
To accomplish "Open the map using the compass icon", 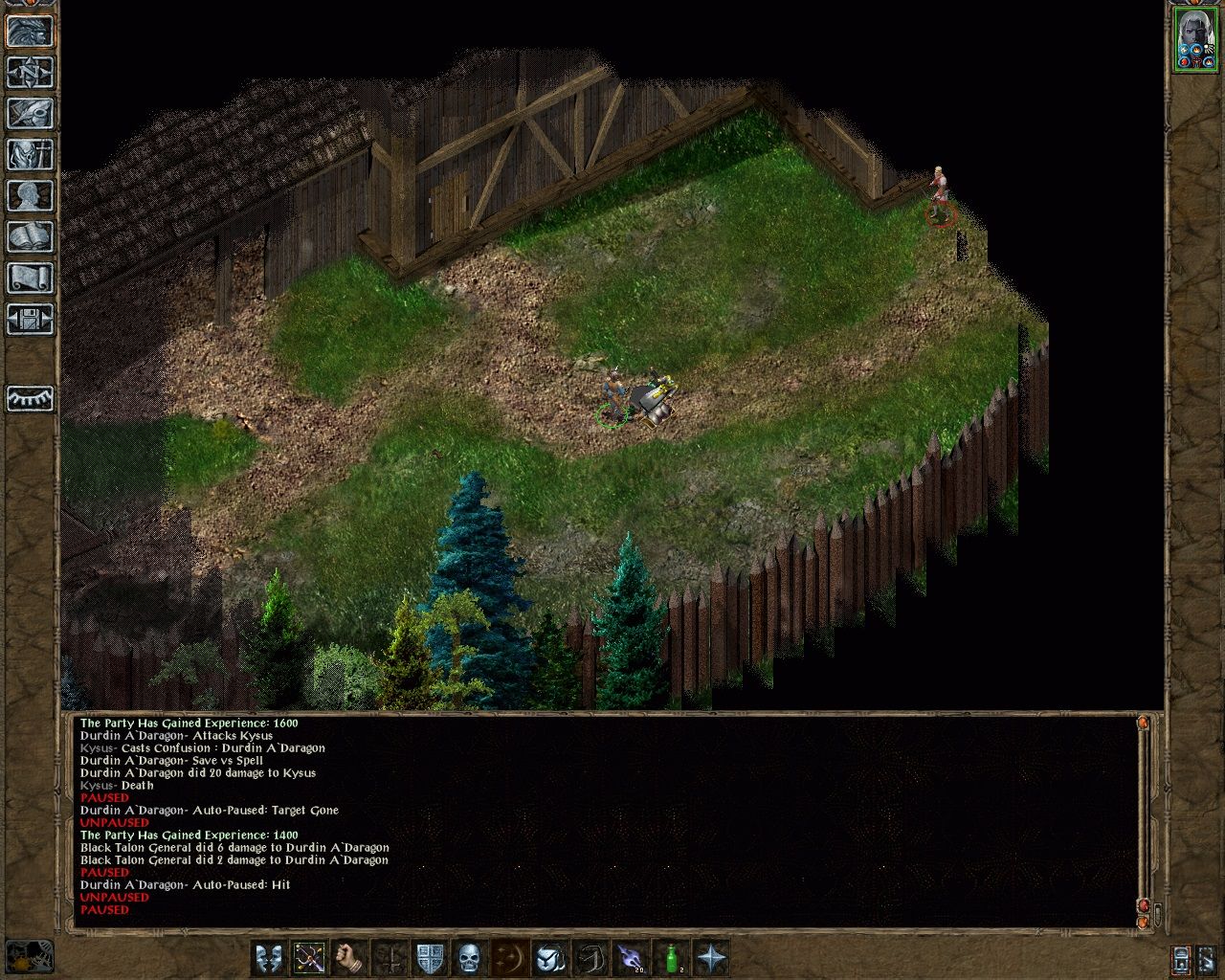I will 32,72.
